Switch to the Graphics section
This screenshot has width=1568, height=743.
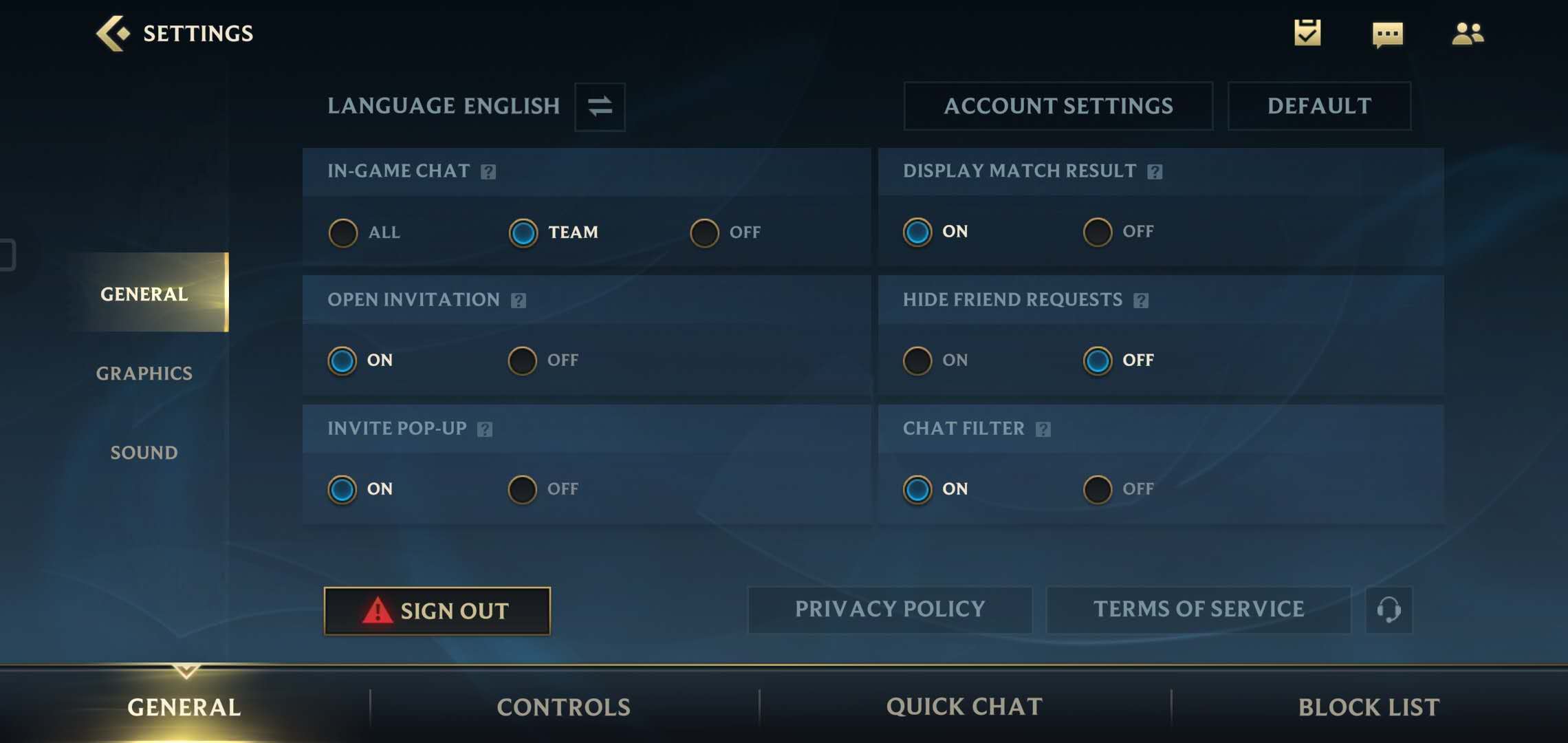144,373
